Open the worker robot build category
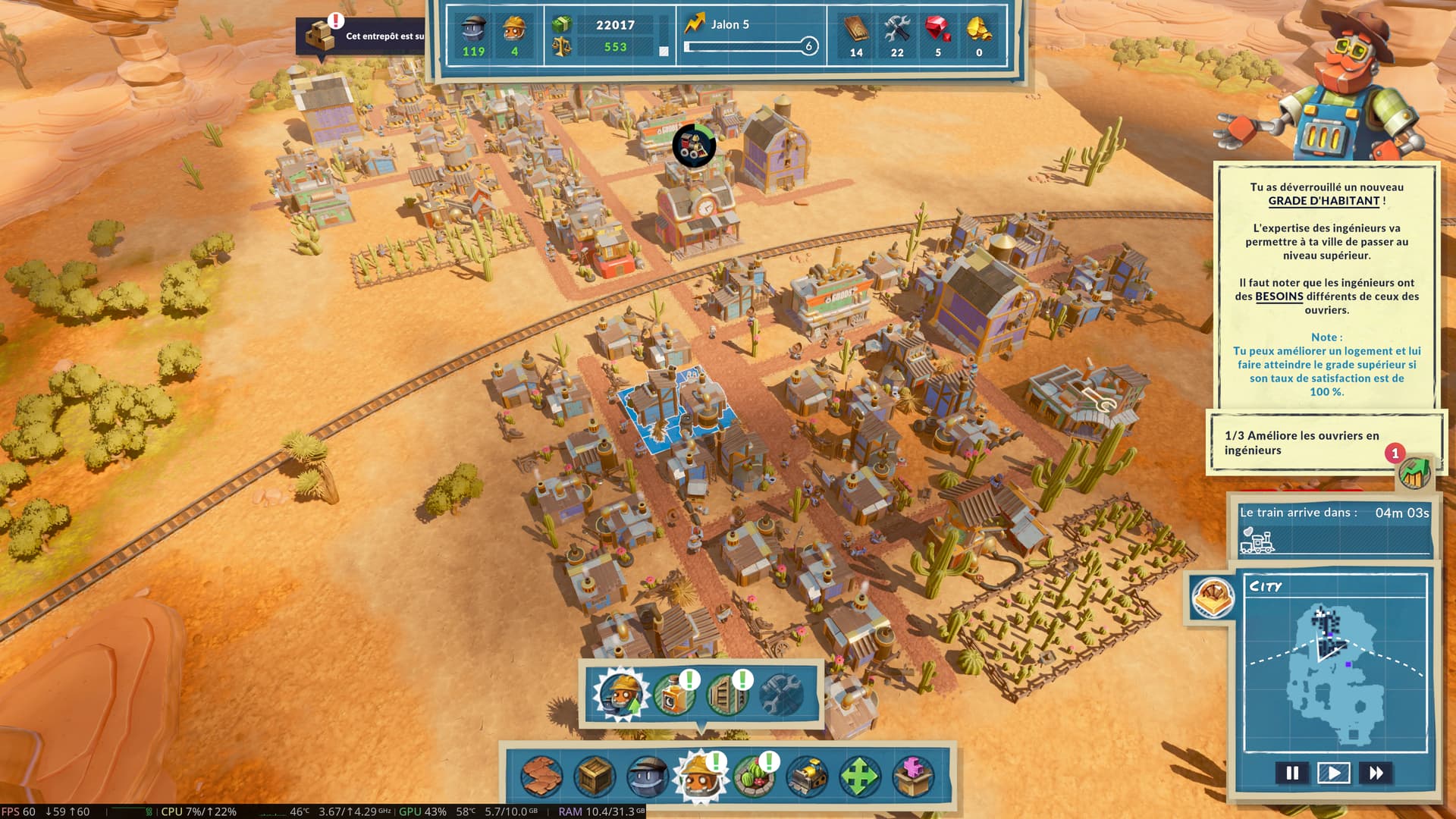The height and width of the screenshot is (819, 1456). tap(648, 777)
